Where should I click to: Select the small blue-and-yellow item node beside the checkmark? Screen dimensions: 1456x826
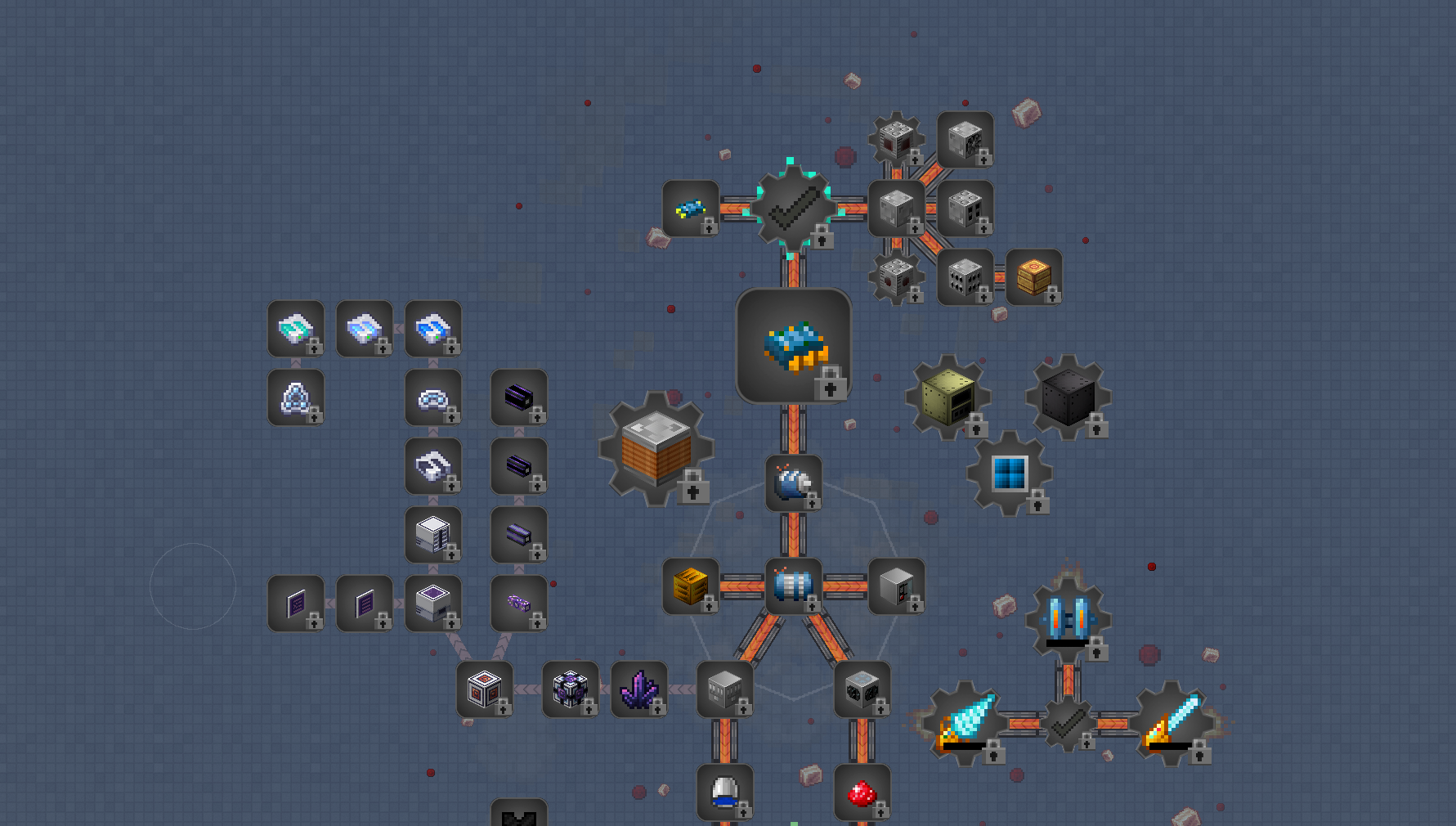click(690, 209)
